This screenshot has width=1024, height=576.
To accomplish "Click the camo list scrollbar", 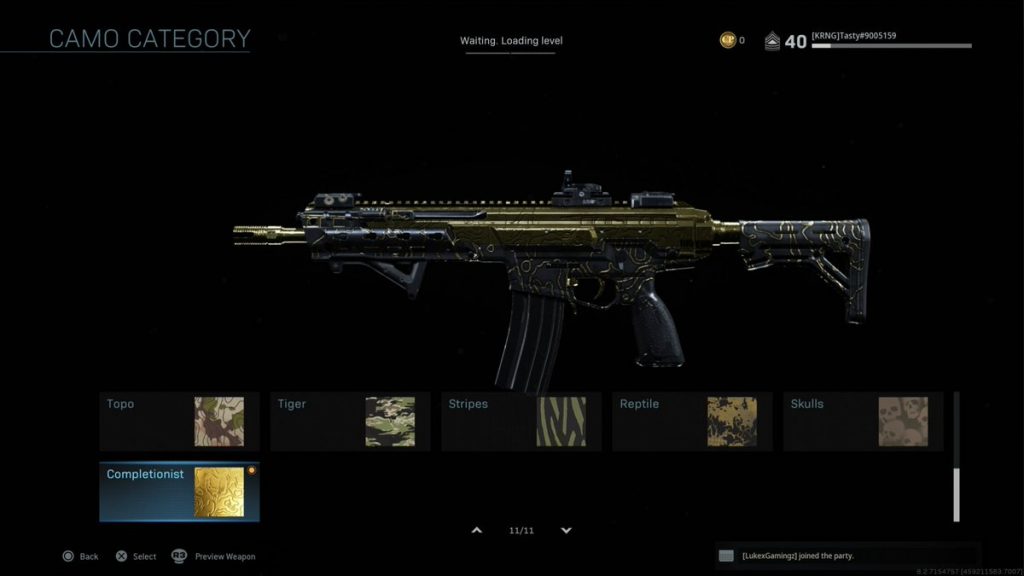I will coord(956,494).
